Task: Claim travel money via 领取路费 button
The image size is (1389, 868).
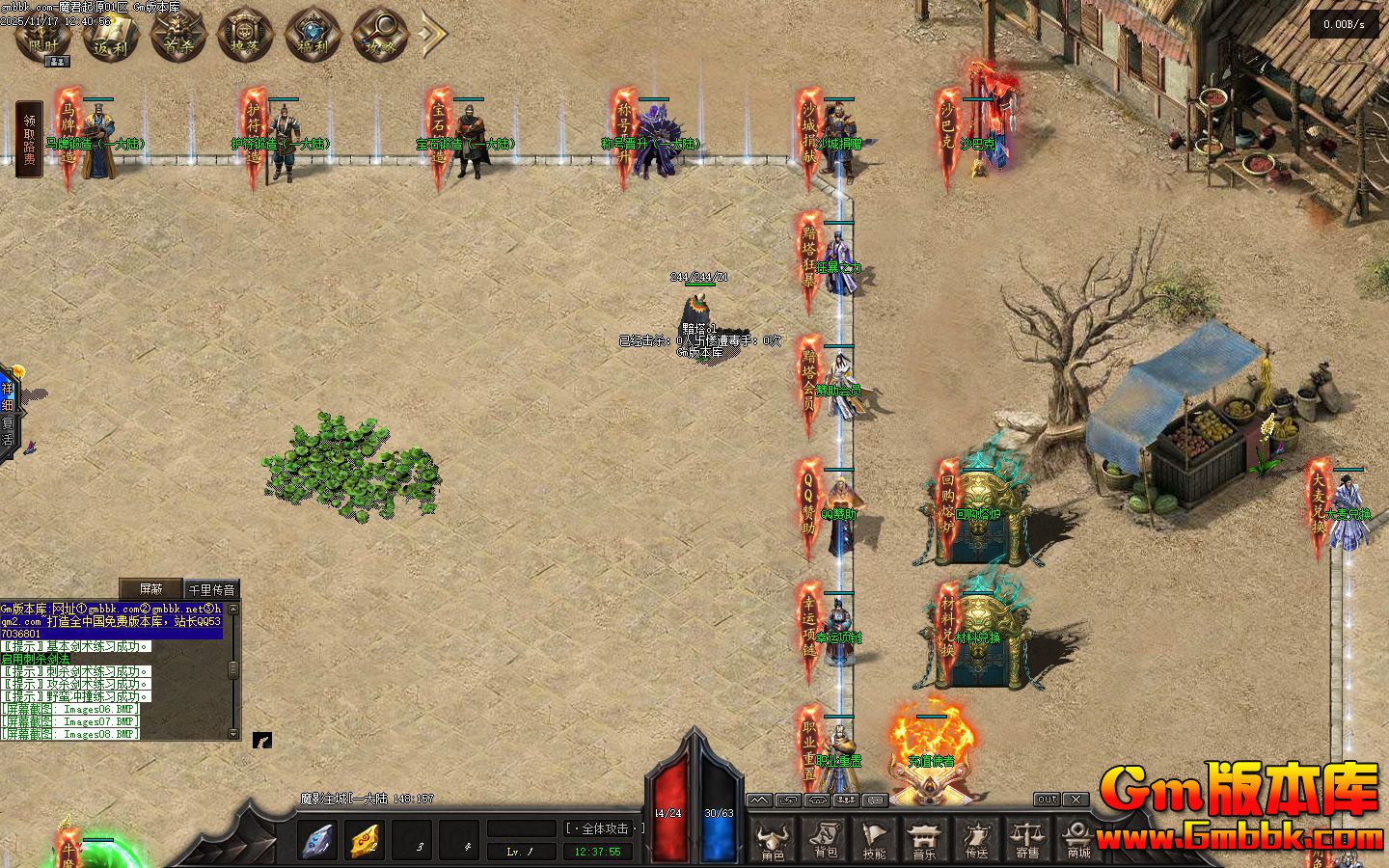Action: 29,140
